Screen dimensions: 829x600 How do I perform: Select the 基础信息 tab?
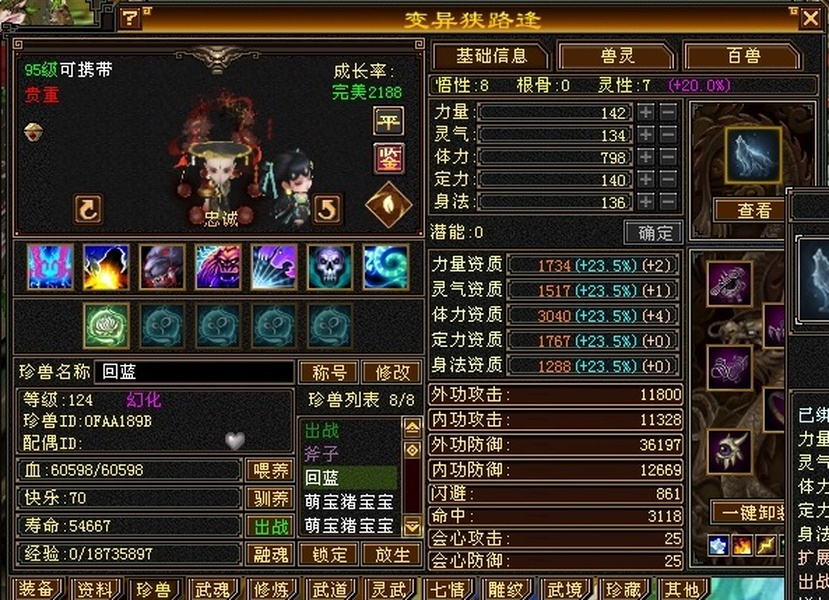pyautogui.click(x=489, y=56)
